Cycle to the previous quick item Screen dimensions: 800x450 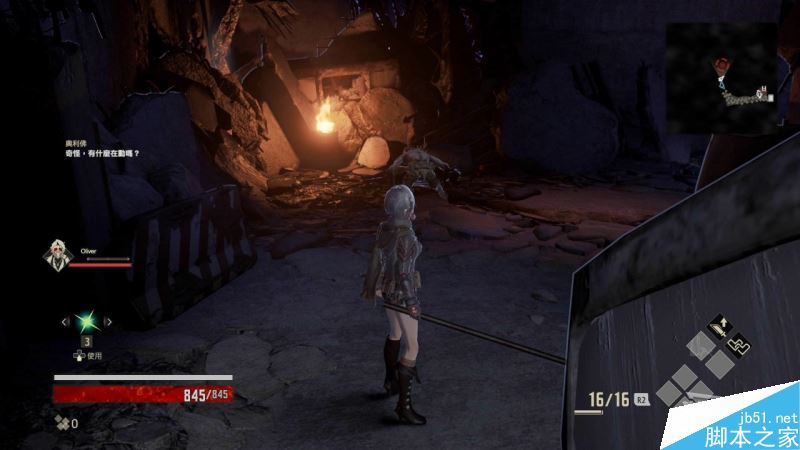[x=64, y=321]
